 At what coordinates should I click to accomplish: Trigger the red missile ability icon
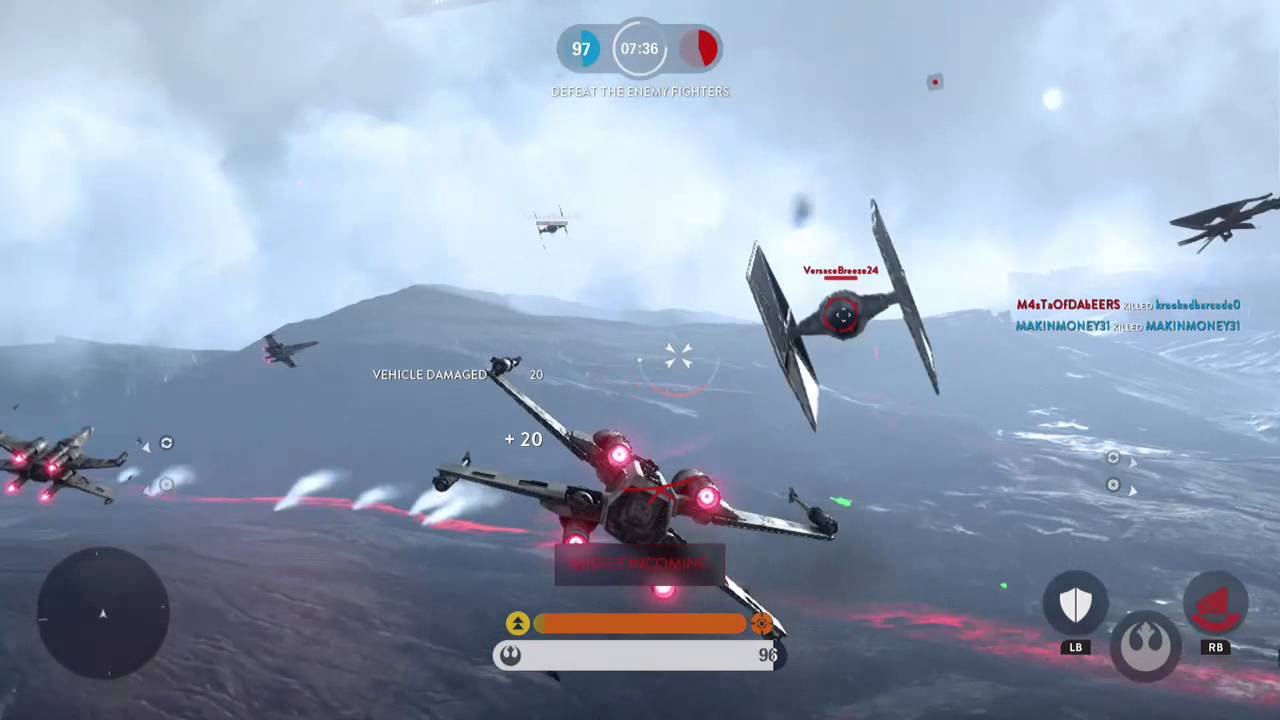click(x=1215, y=603)
